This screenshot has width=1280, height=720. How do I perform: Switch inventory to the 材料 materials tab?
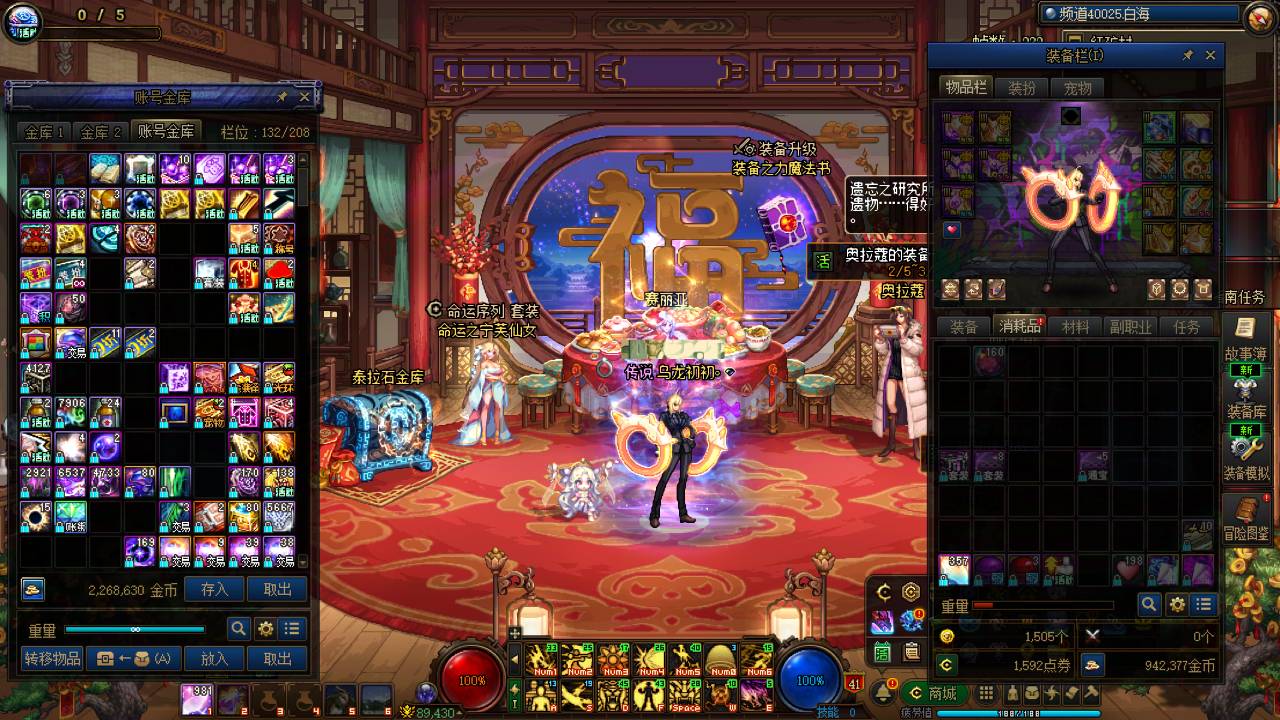pyautogui.click(x=1075, y=327)
